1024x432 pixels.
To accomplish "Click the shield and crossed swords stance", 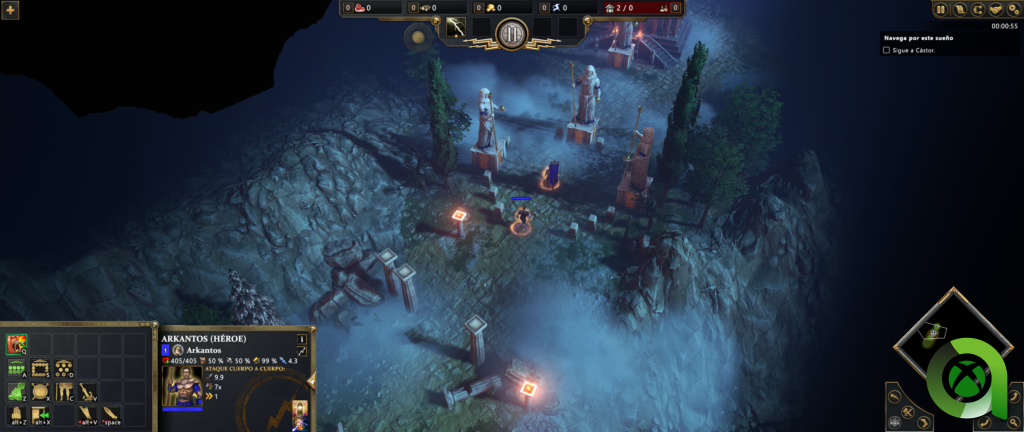I will pyautogui.click(x=40, y=392).
